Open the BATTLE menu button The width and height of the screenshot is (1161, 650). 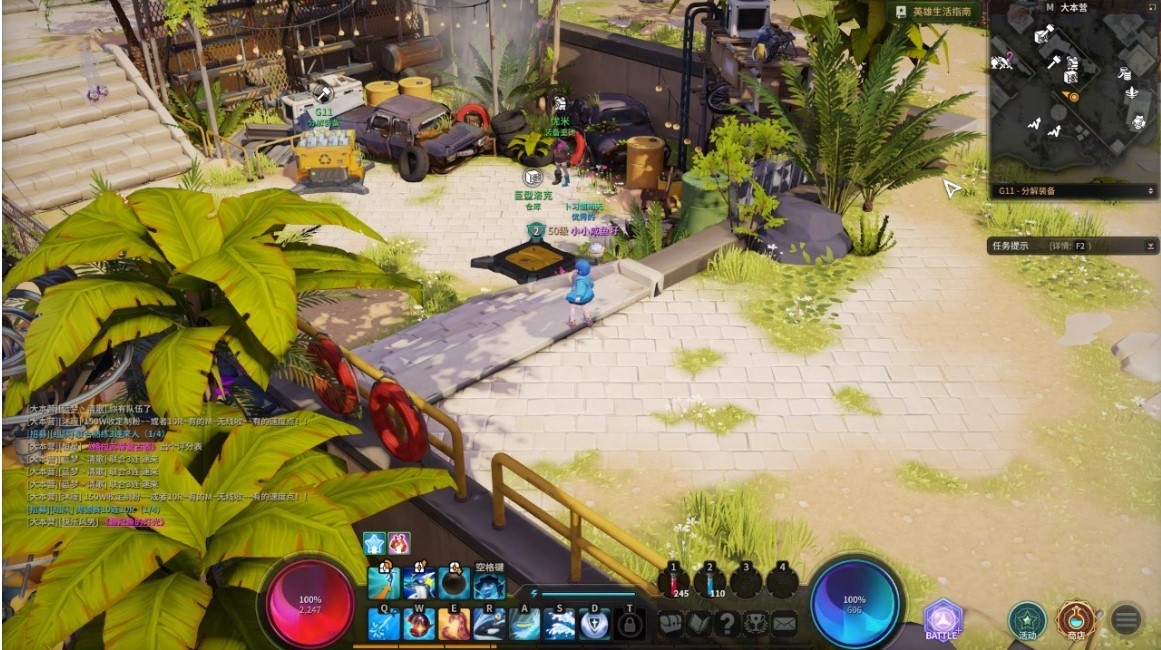point(941,621)
